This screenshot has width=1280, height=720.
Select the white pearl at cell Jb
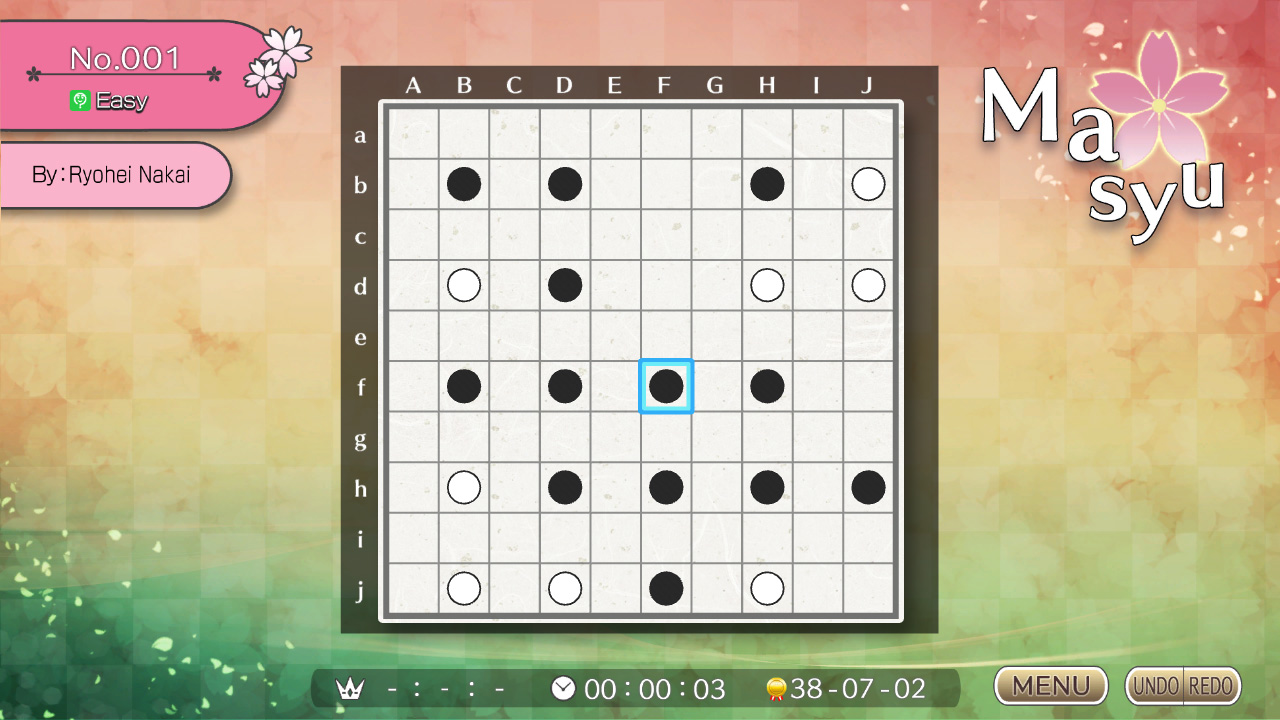click(x=868, y=183)
